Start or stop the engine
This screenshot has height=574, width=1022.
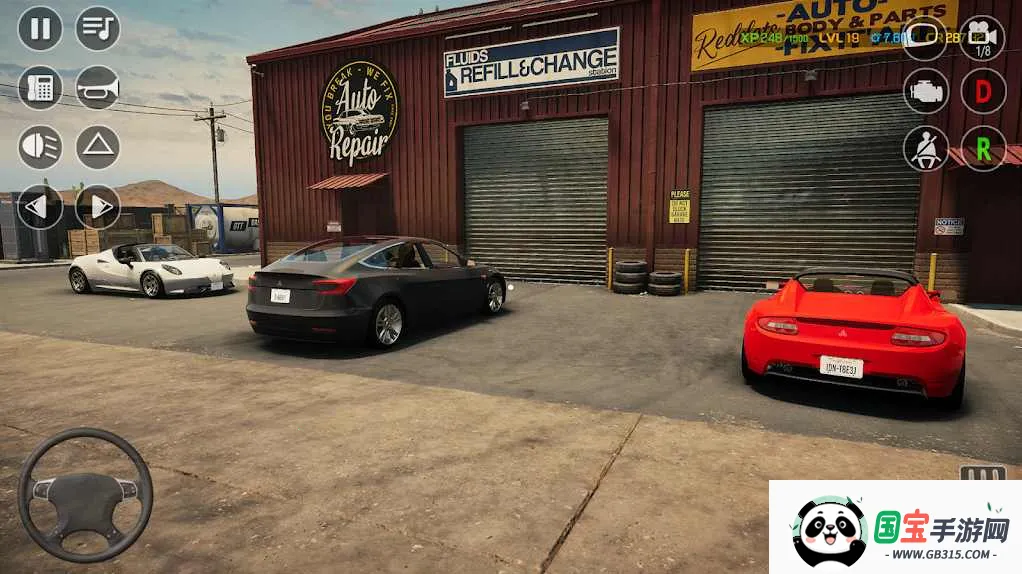926,91
